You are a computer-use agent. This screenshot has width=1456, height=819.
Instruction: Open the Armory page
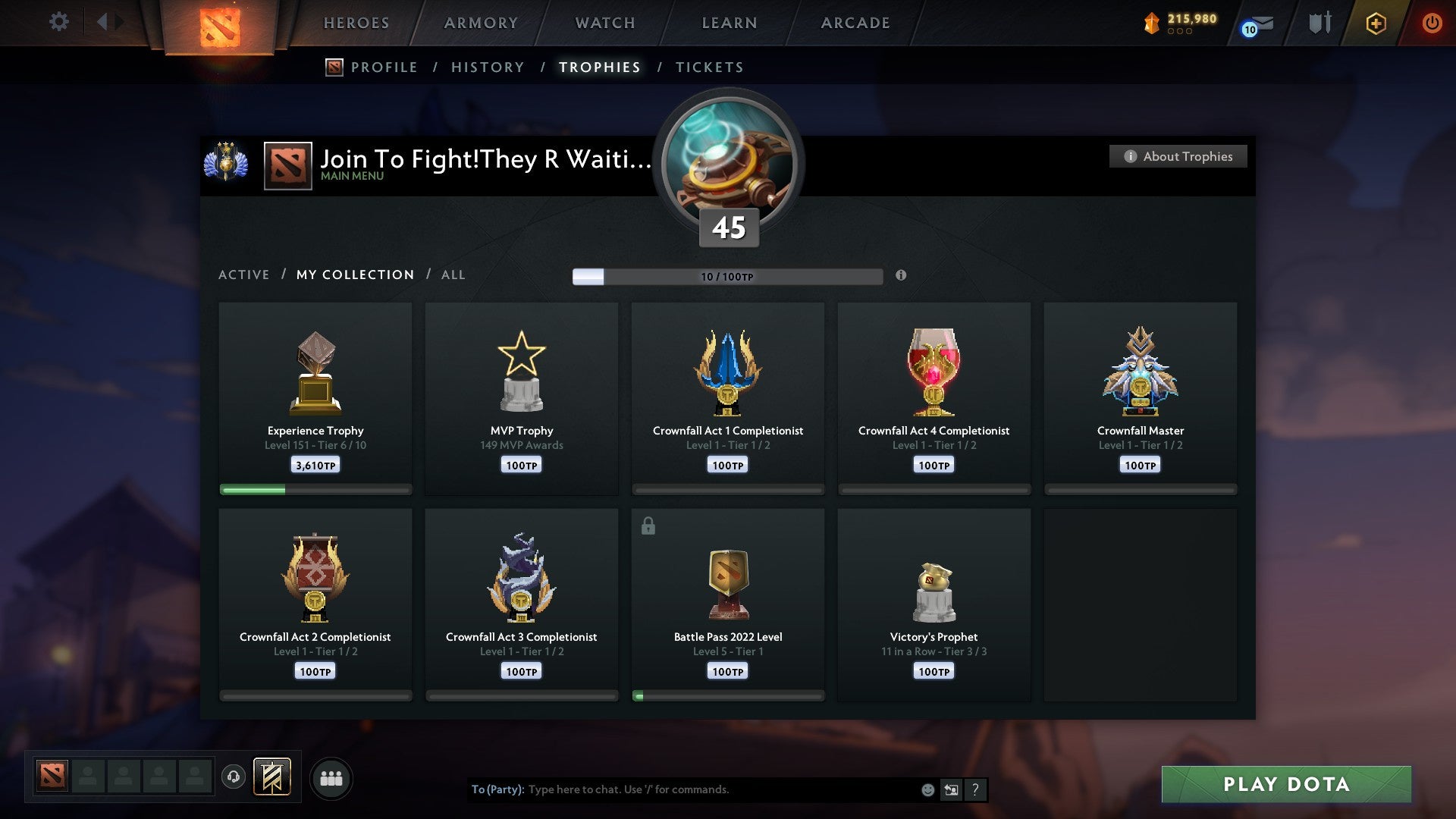pos(480,23)
